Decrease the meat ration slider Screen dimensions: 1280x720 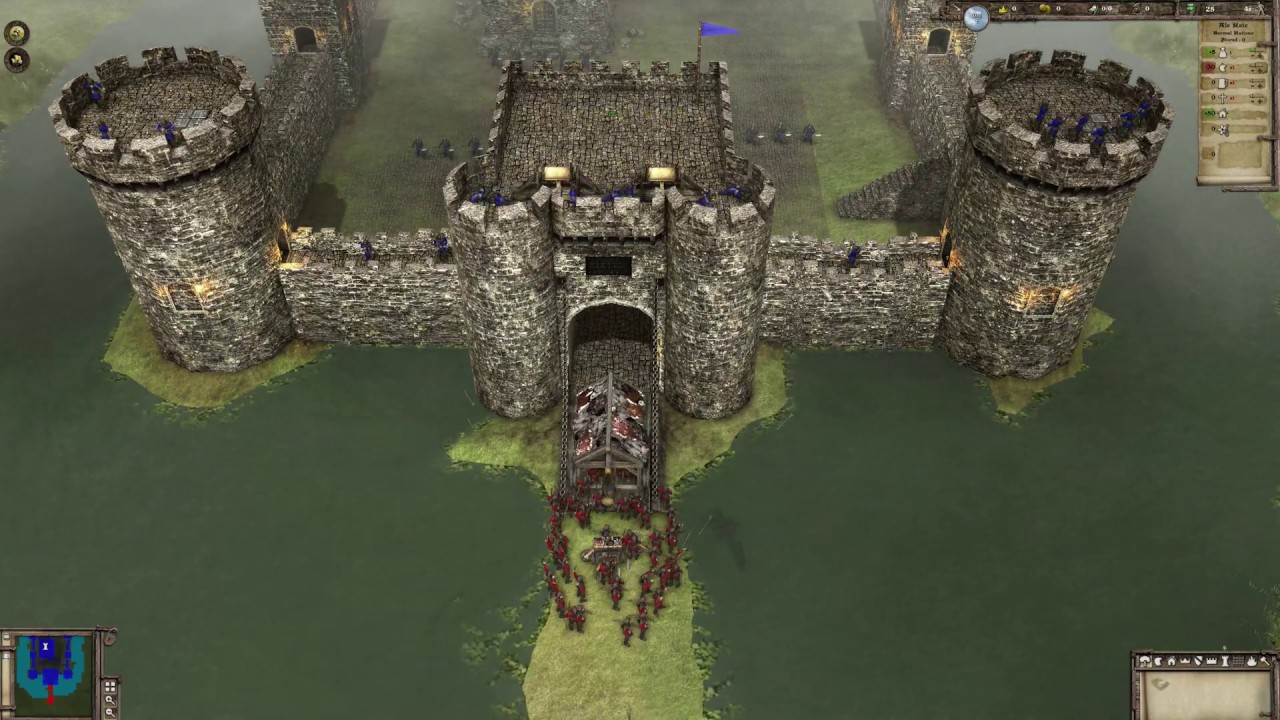pos(1252,69)
